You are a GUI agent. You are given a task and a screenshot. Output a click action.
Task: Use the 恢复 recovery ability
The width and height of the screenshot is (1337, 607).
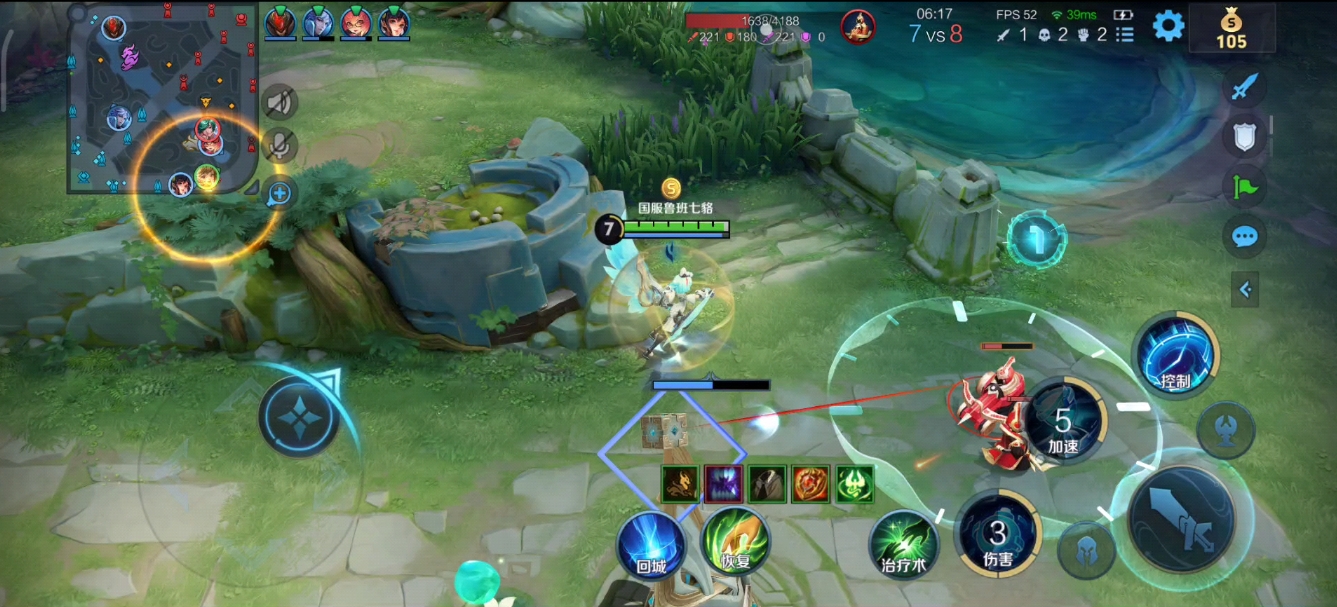(735, 542)
